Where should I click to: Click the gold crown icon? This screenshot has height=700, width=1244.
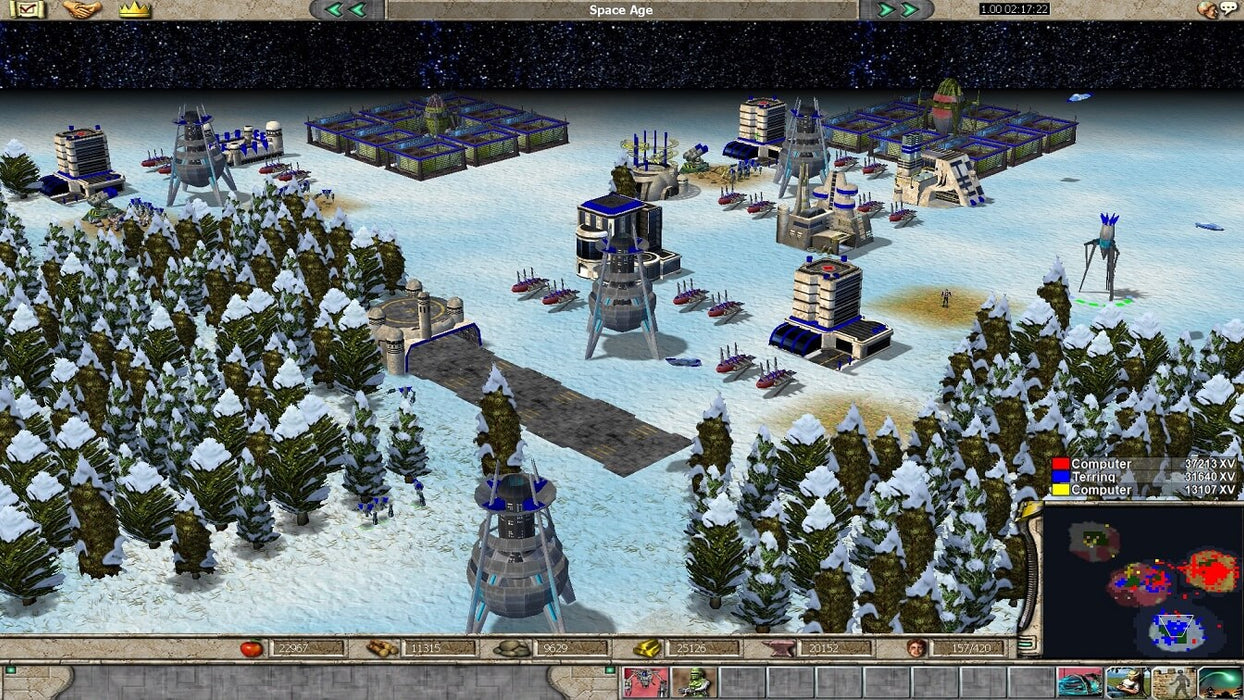135,10
